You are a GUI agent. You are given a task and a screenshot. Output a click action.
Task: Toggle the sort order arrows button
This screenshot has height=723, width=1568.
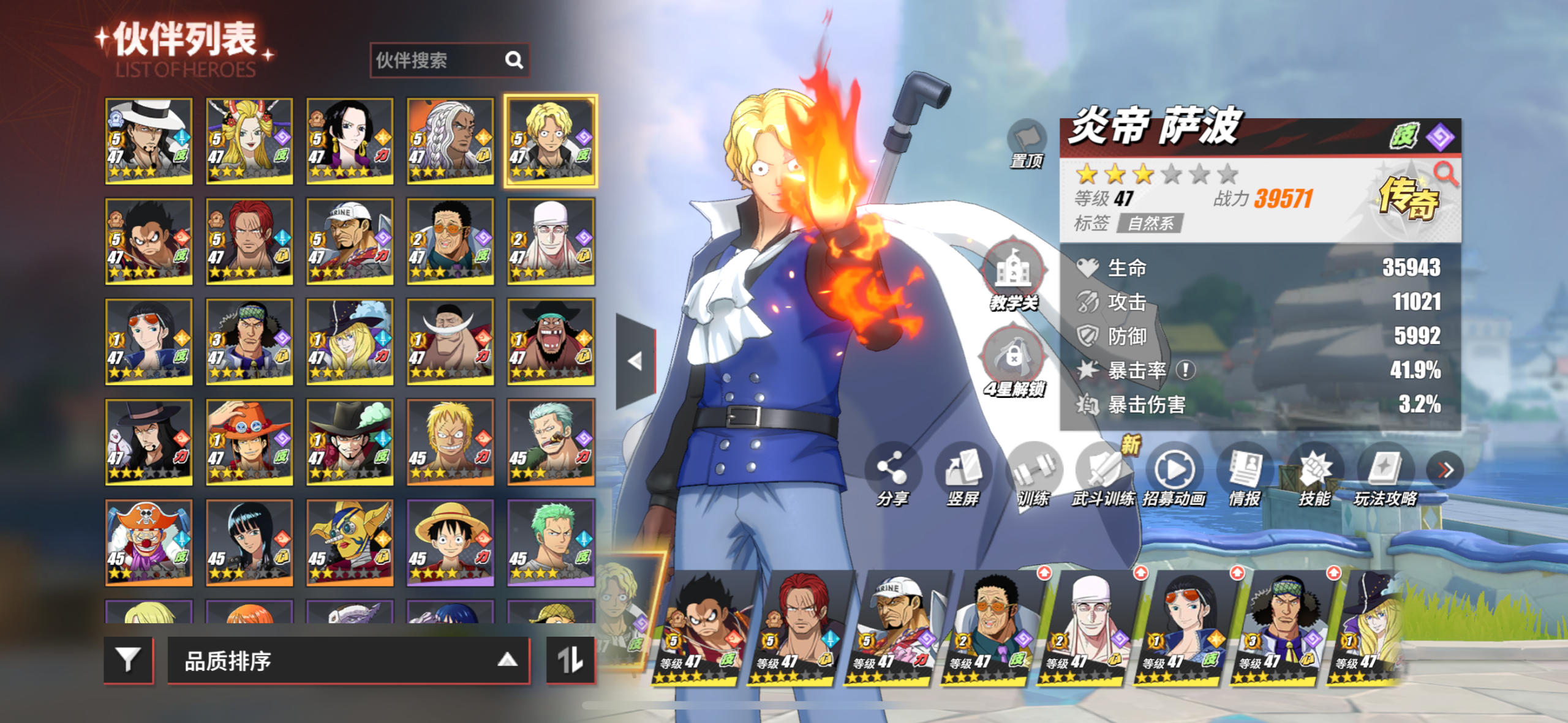[x=570, y=660]
